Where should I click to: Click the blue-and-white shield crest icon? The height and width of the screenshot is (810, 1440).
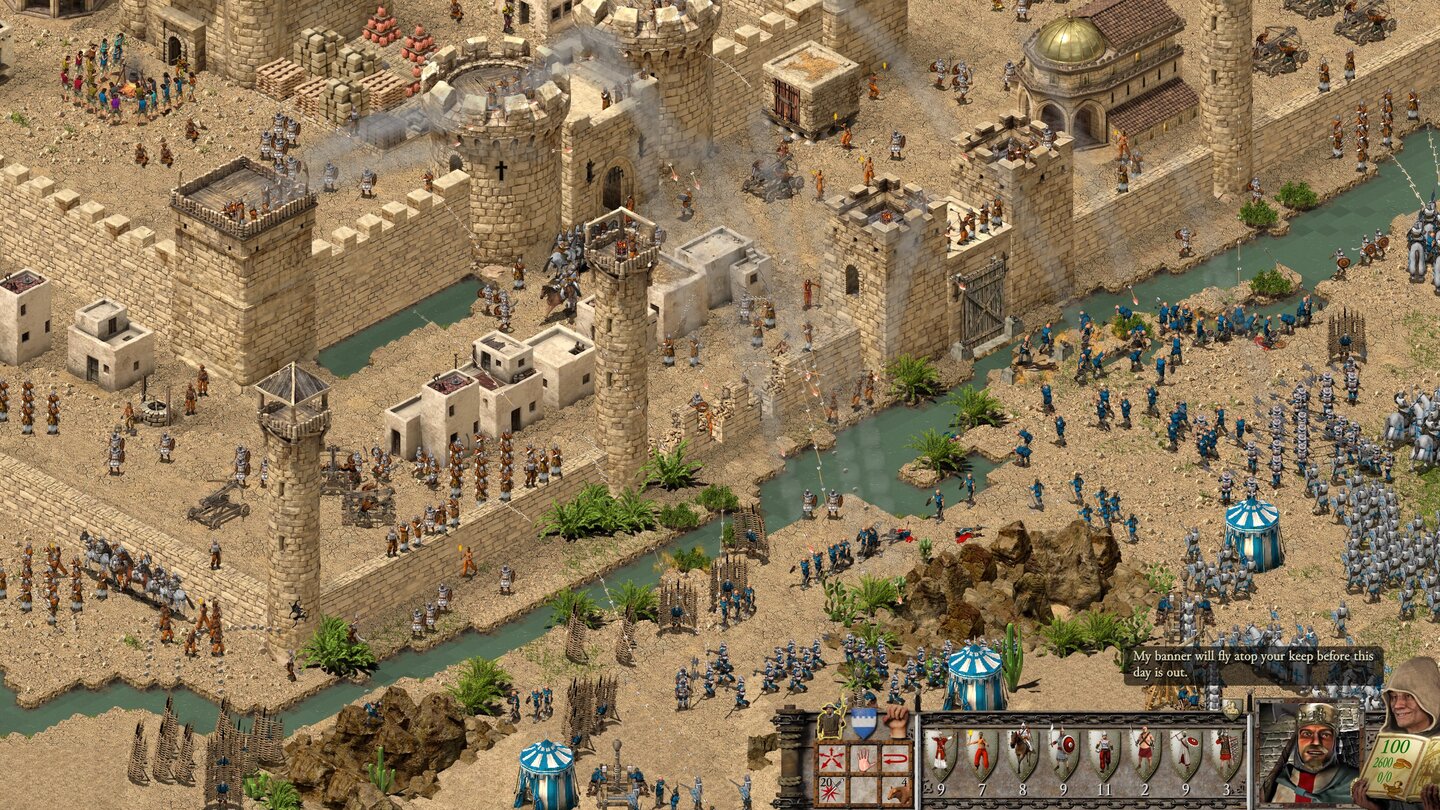[x=865, y=721]
